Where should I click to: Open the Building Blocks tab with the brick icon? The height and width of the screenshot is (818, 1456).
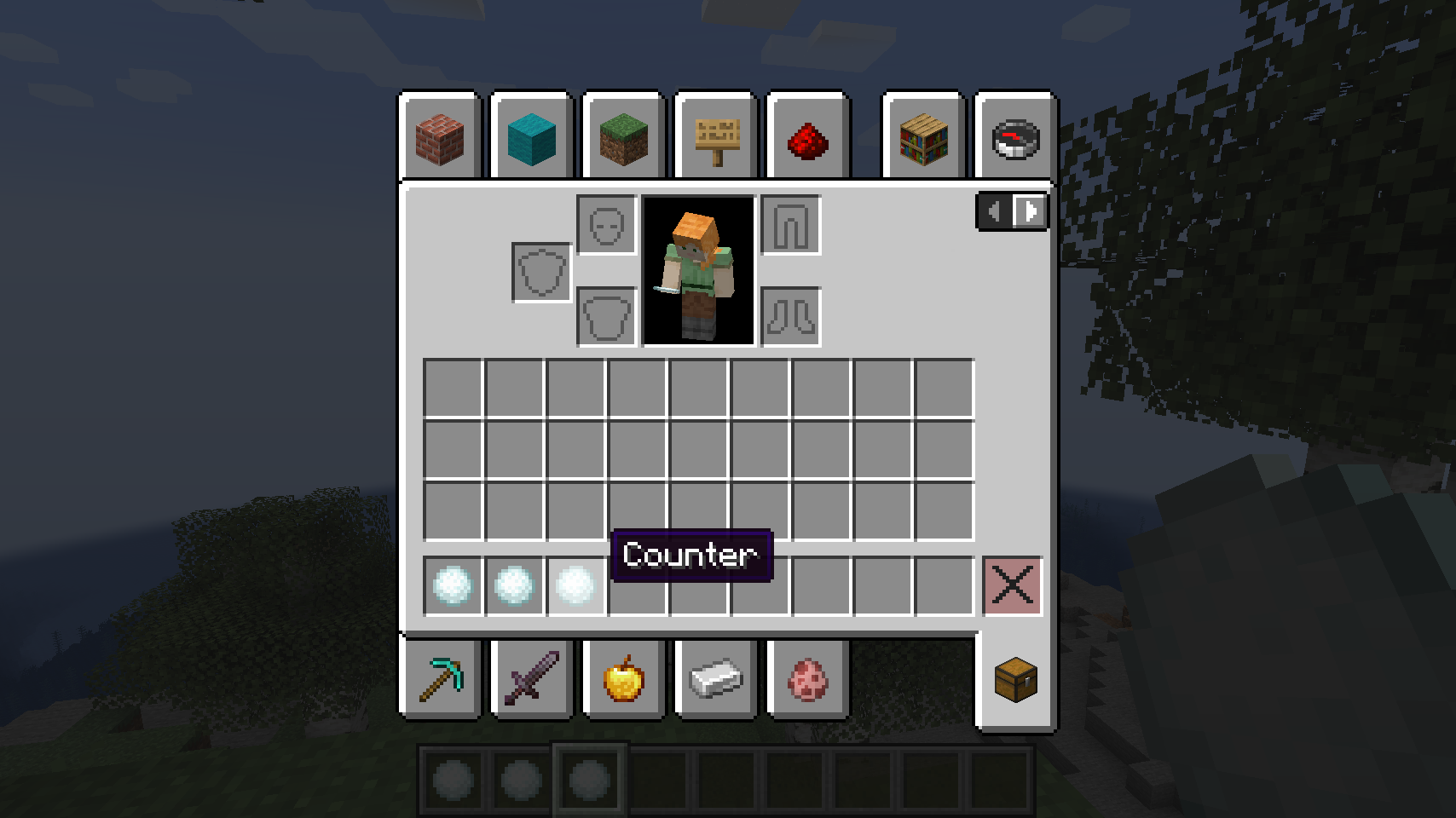(441, 136)
